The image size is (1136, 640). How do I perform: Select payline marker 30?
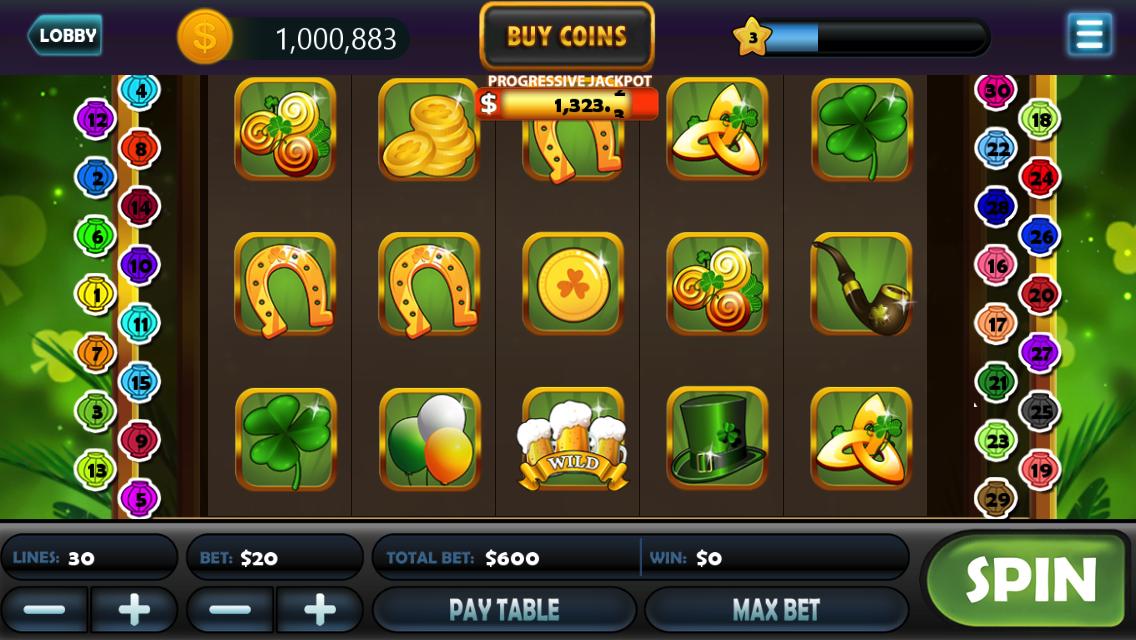tap(996, 91)
